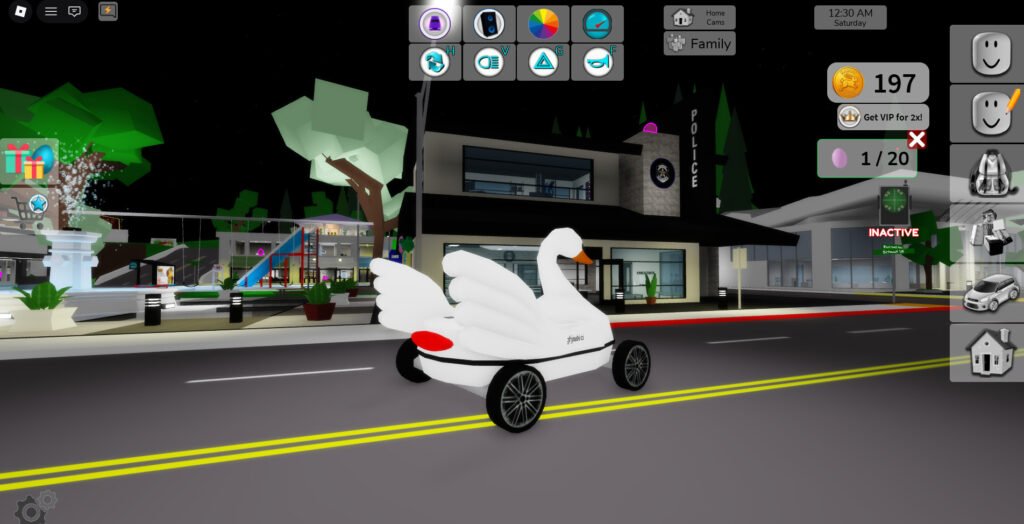Click the lightning bolt icon
Screen dimensions: 1024x524
coord(107,12)
